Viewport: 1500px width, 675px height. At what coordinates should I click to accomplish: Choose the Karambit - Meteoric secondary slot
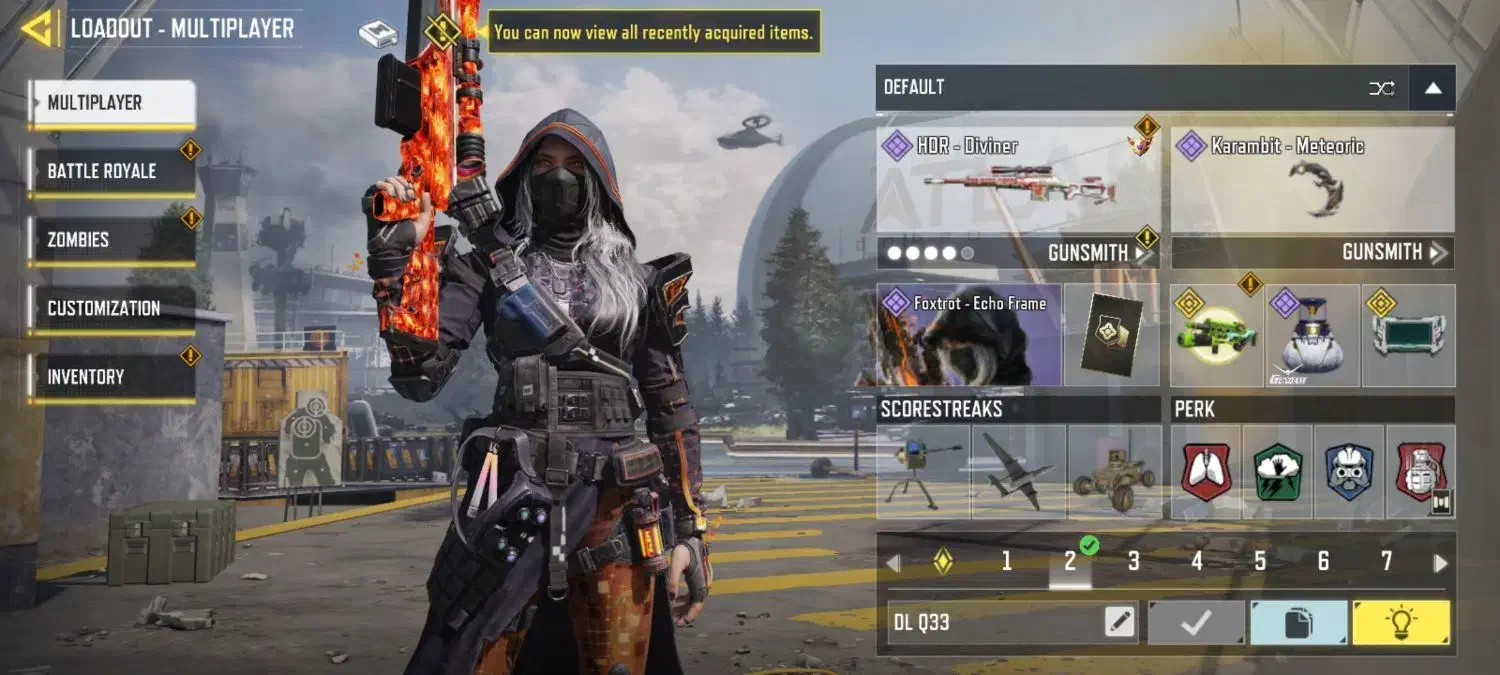1312,180
